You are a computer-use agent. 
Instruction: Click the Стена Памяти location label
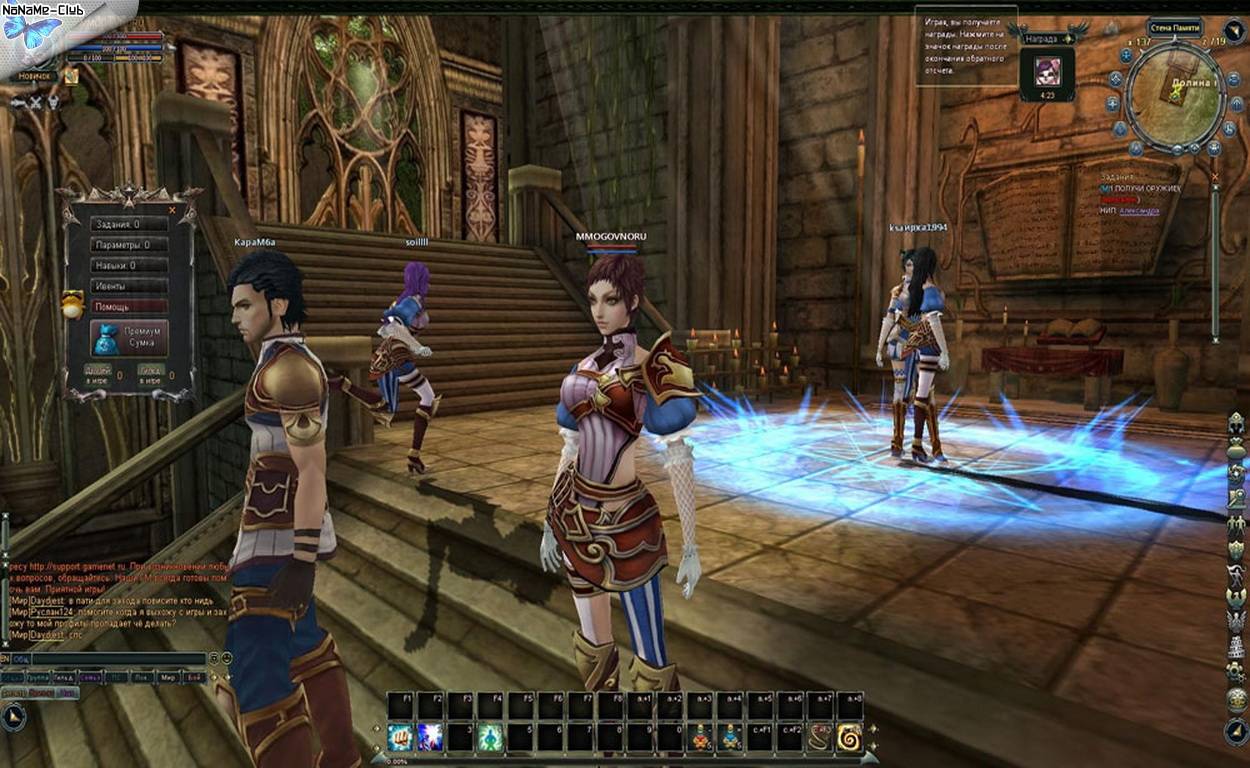[x=1174, y=28]
